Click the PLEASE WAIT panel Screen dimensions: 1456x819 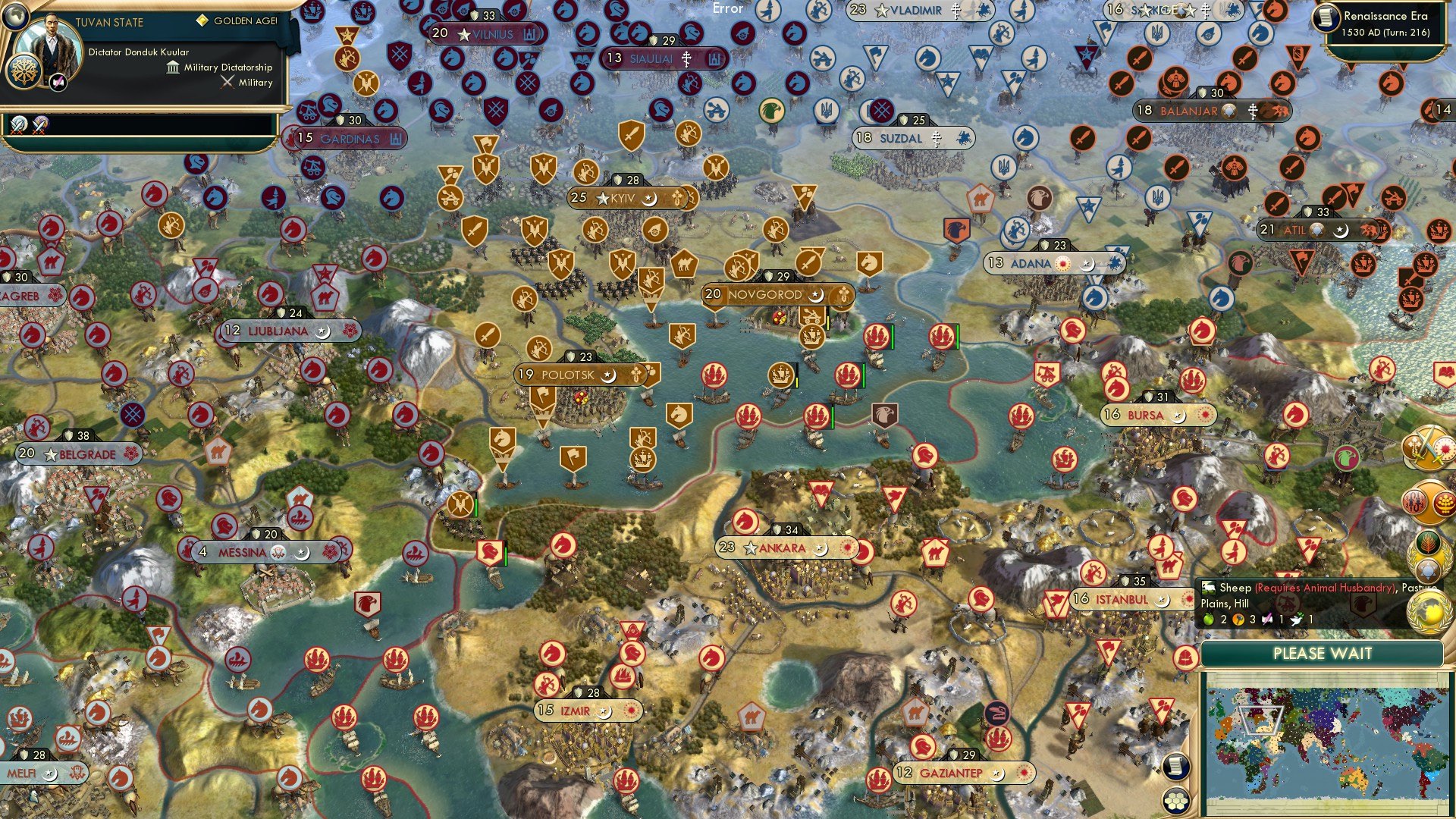(x=1323, y=653)
